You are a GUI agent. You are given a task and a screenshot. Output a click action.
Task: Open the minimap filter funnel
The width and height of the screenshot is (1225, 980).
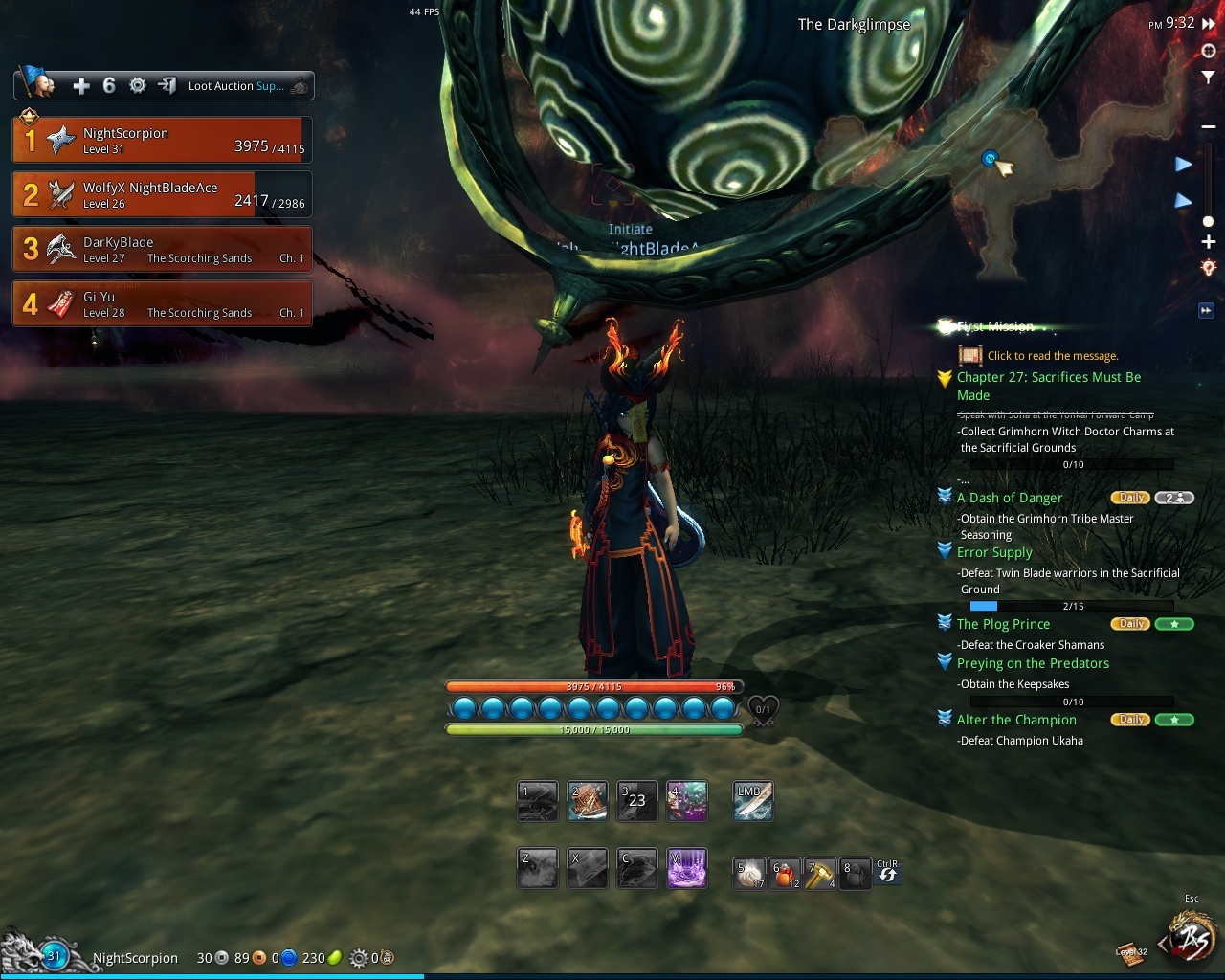1208,77
